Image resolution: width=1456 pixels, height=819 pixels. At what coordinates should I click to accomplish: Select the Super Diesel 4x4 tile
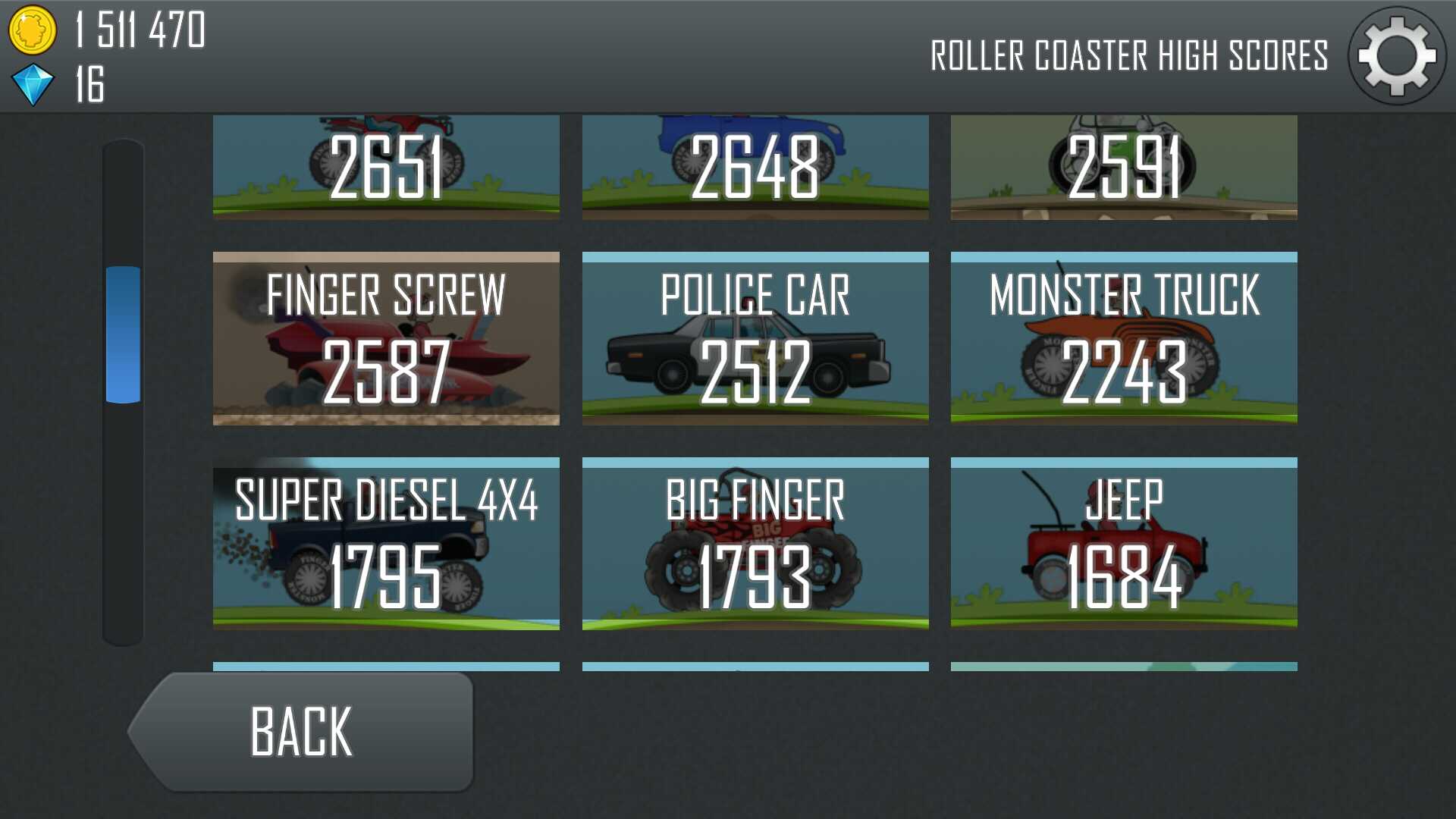(386, 544)
